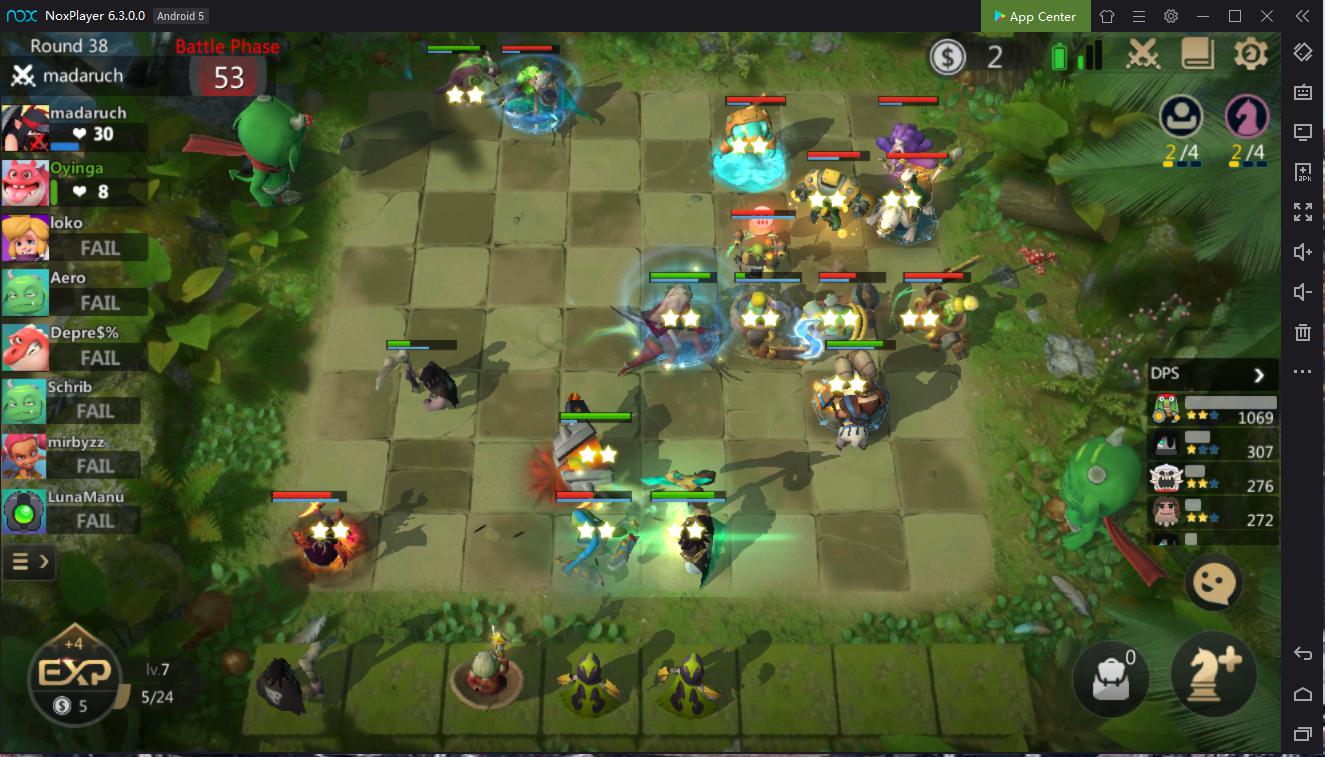Screen dimensions: 1325x757
Task: Click madaruch's avatar in the leaderboard
Action: point(24,127)
